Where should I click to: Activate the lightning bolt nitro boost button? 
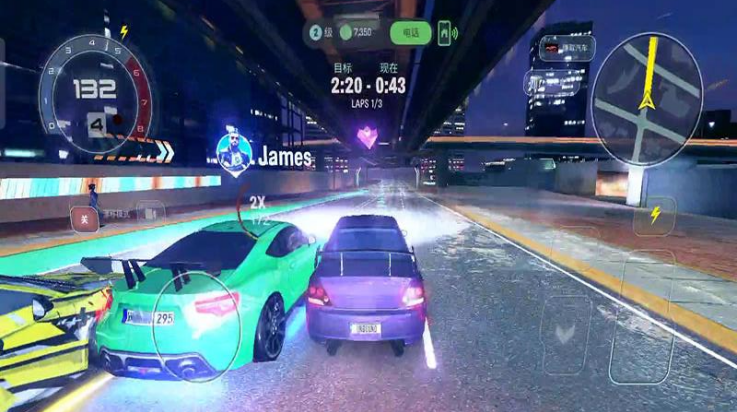coord(655,215)
